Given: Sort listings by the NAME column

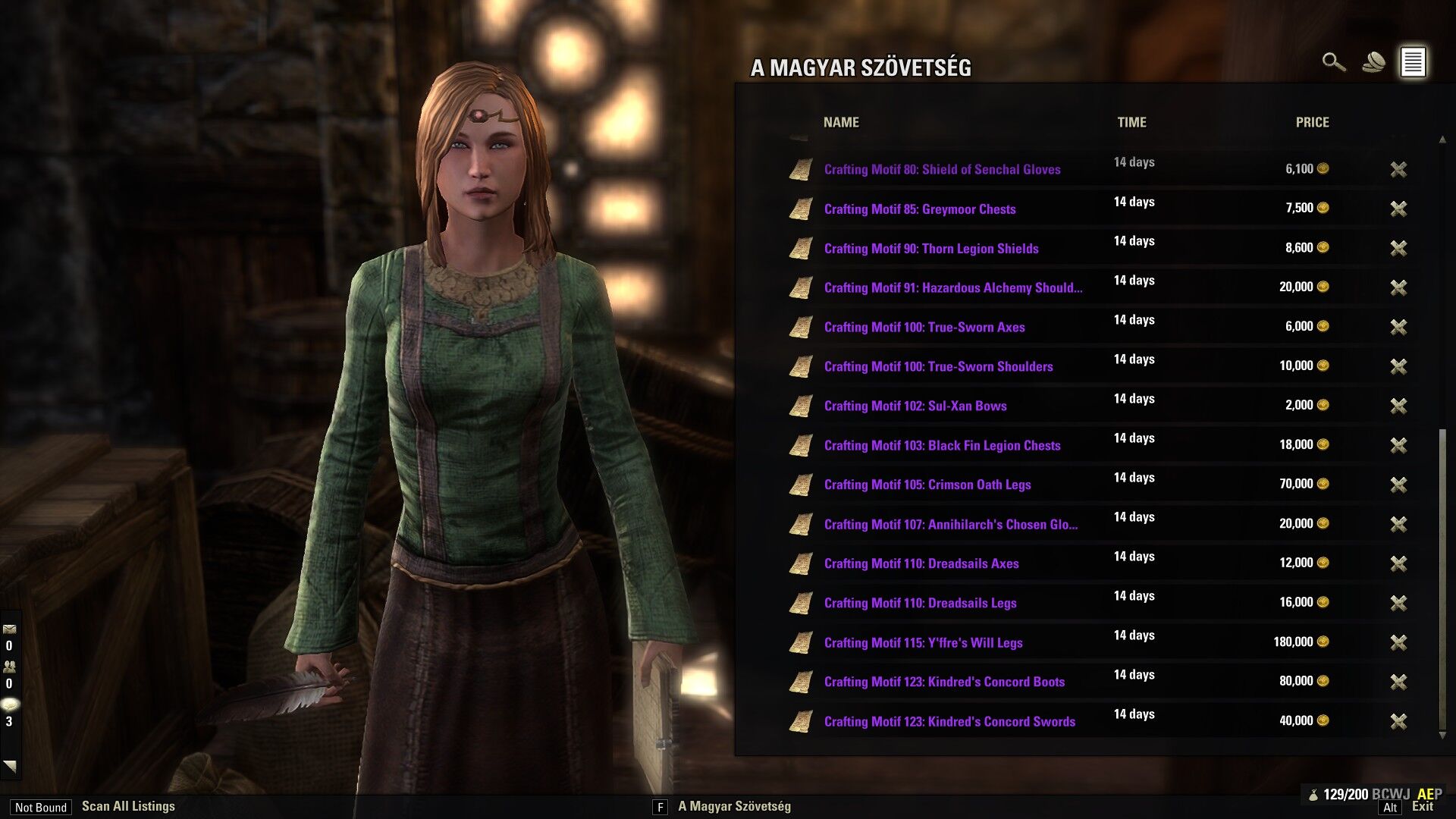Looking at the screenshot, I should [x=841, y=122].
